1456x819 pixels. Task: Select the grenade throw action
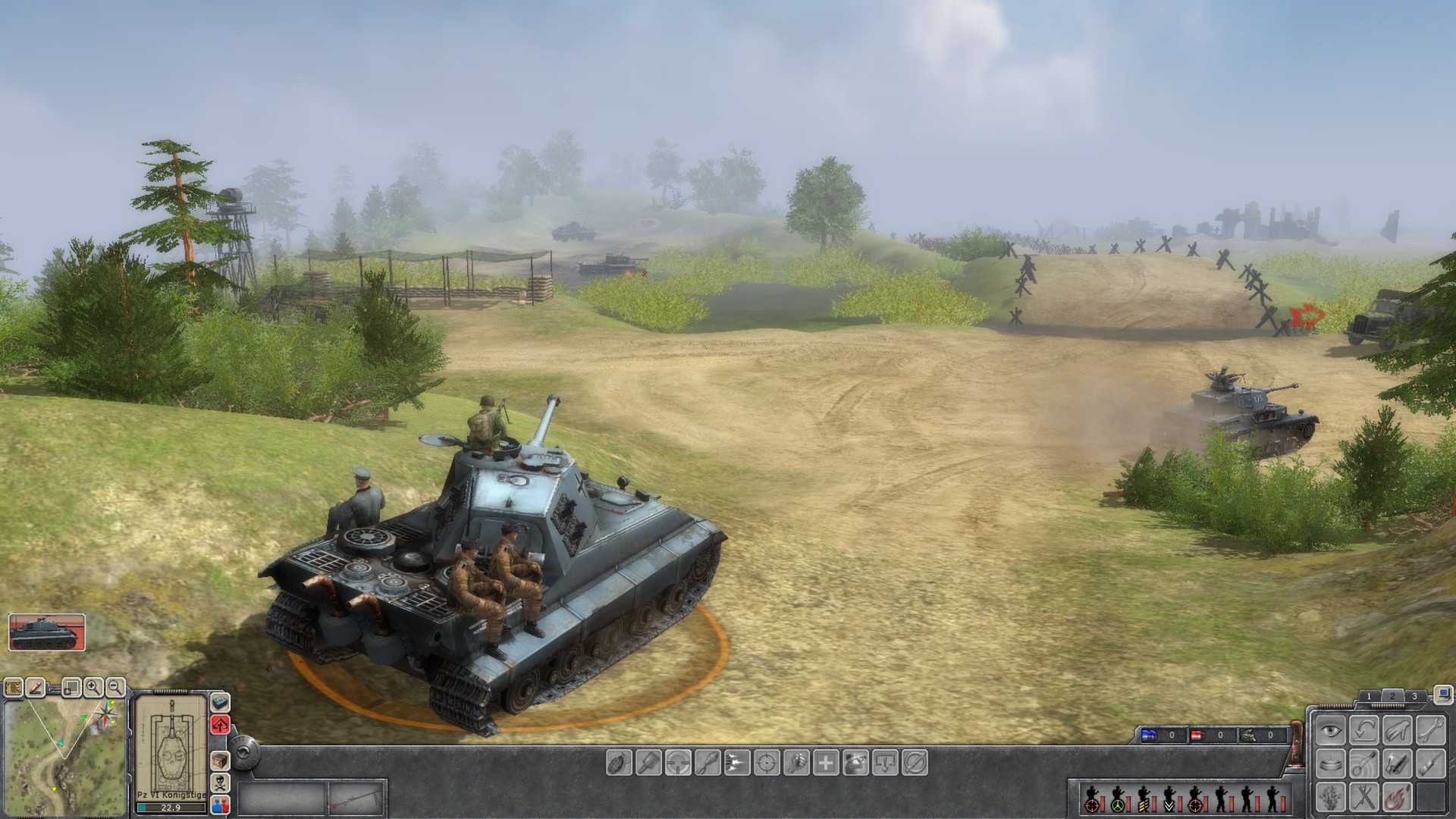click(617, 763)
